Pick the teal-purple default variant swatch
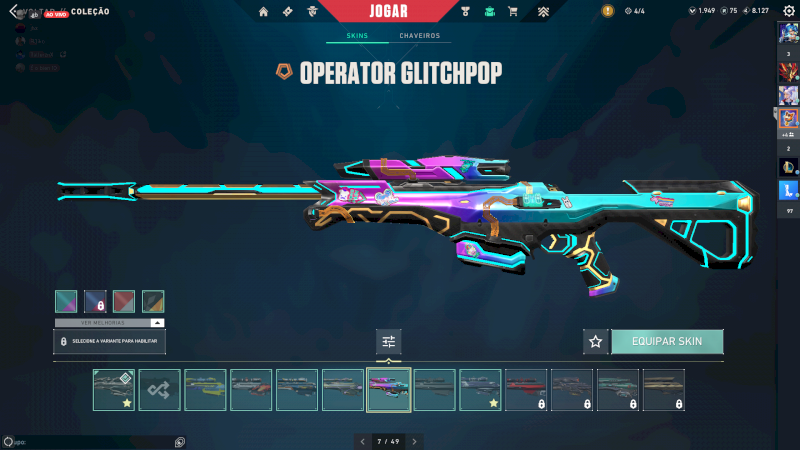The image size is (800, 450). coord(66,301)
